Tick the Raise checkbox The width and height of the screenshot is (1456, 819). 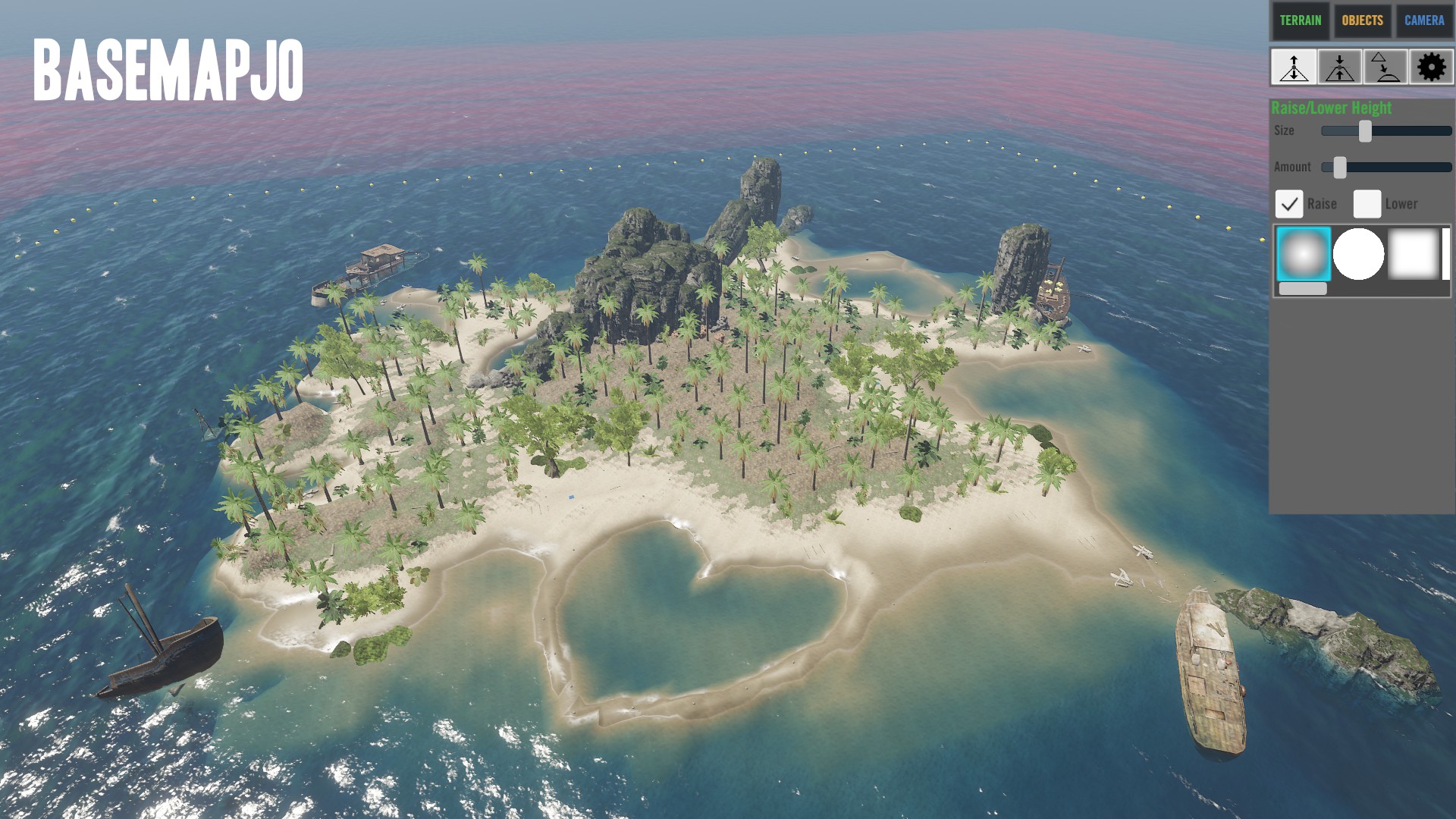point(1289,204)
